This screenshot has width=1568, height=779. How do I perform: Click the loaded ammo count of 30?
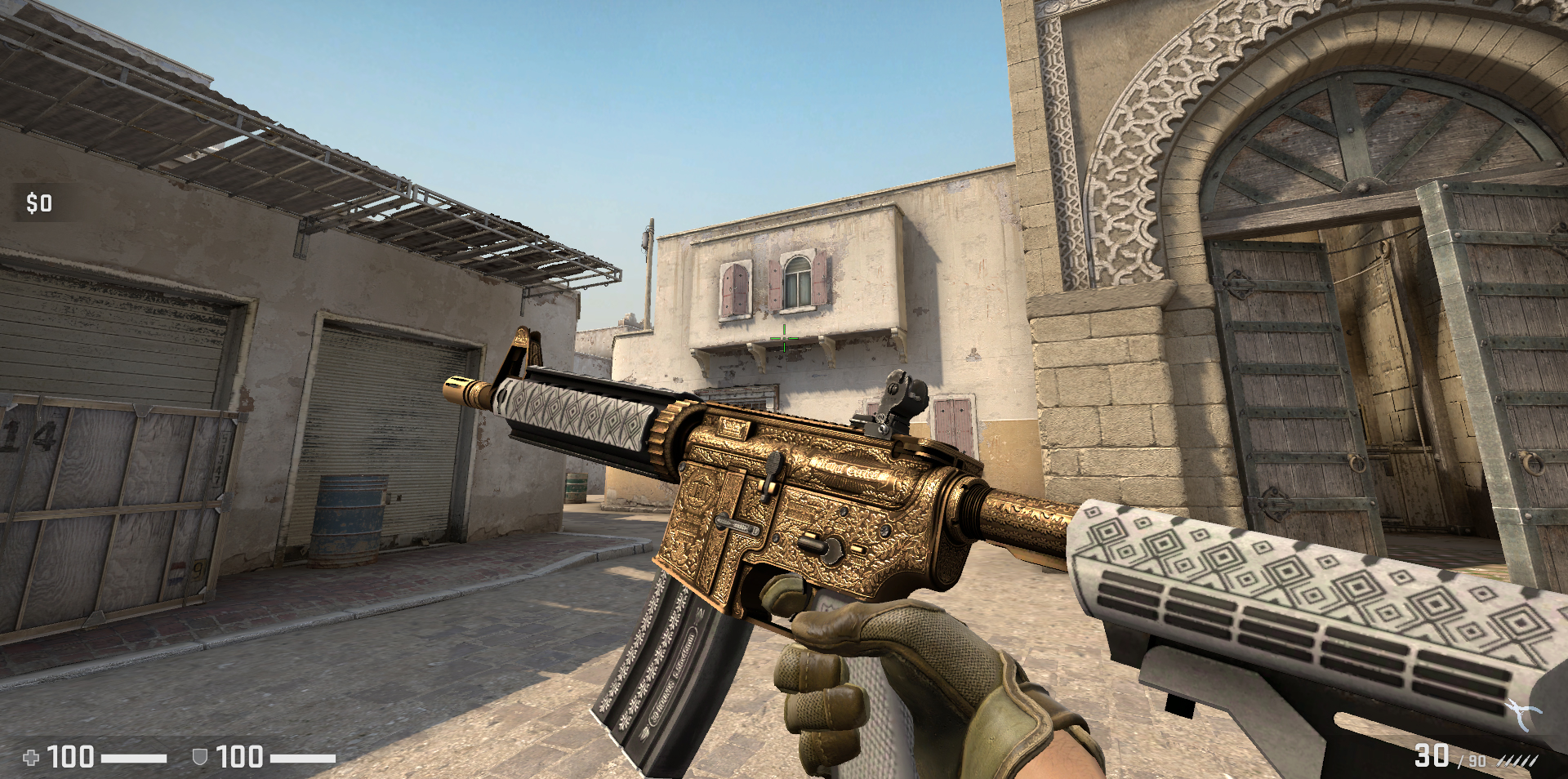[1432, 755]
